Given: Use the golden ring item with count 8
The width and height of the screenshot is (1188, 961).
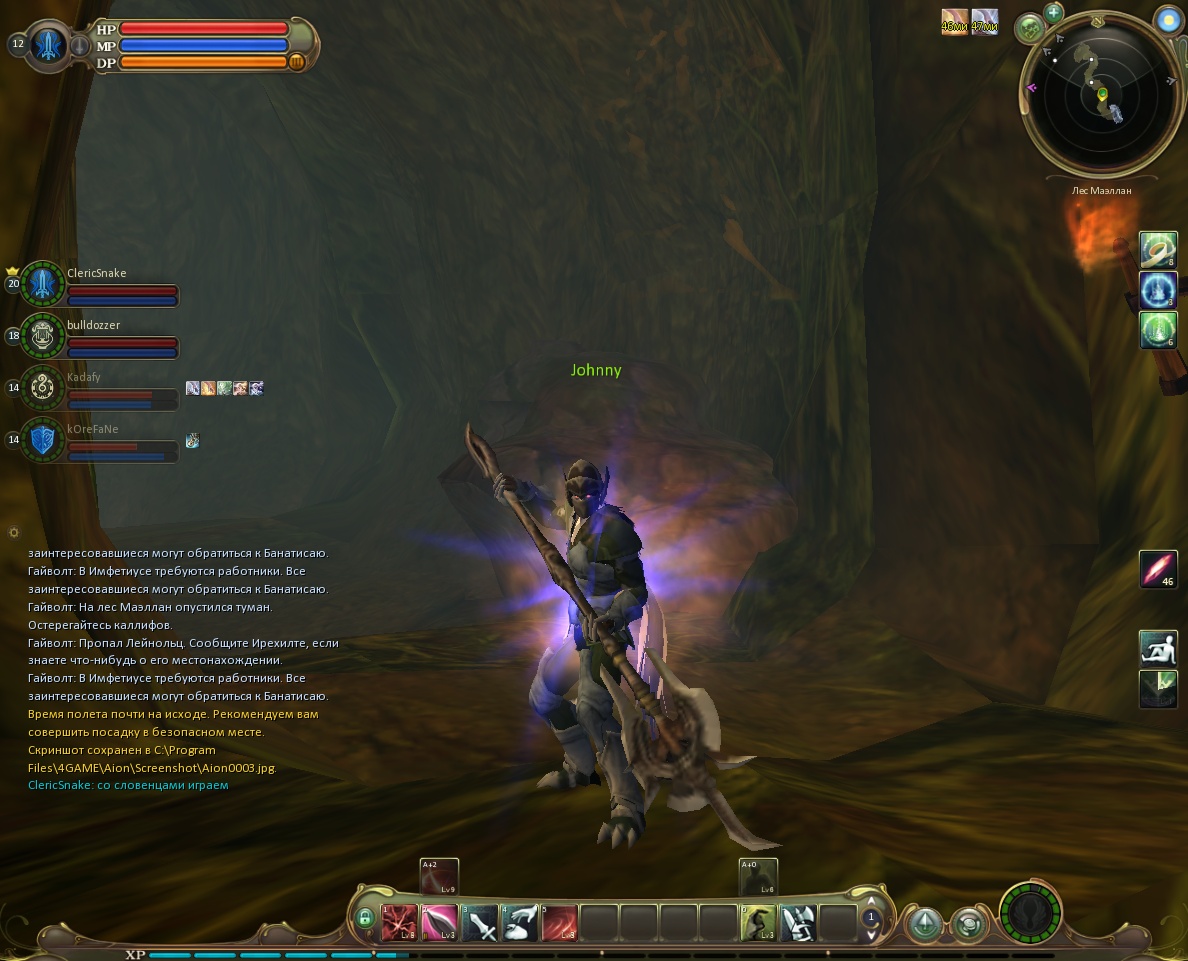Looking at the screenshot, I should (x=1158, y=250).
